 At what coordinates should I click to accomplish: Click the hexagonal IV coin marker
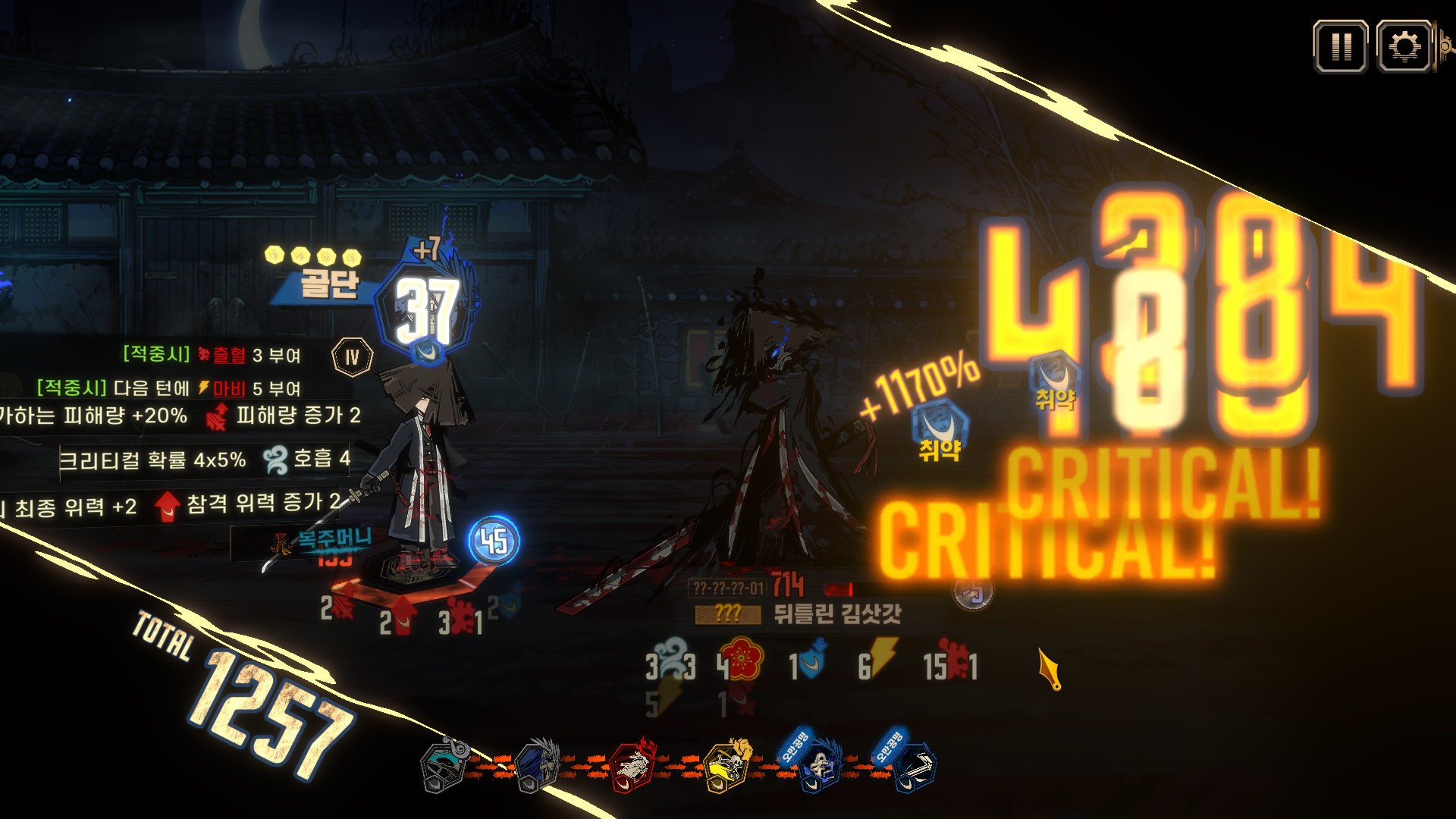[x=352, y=356]
